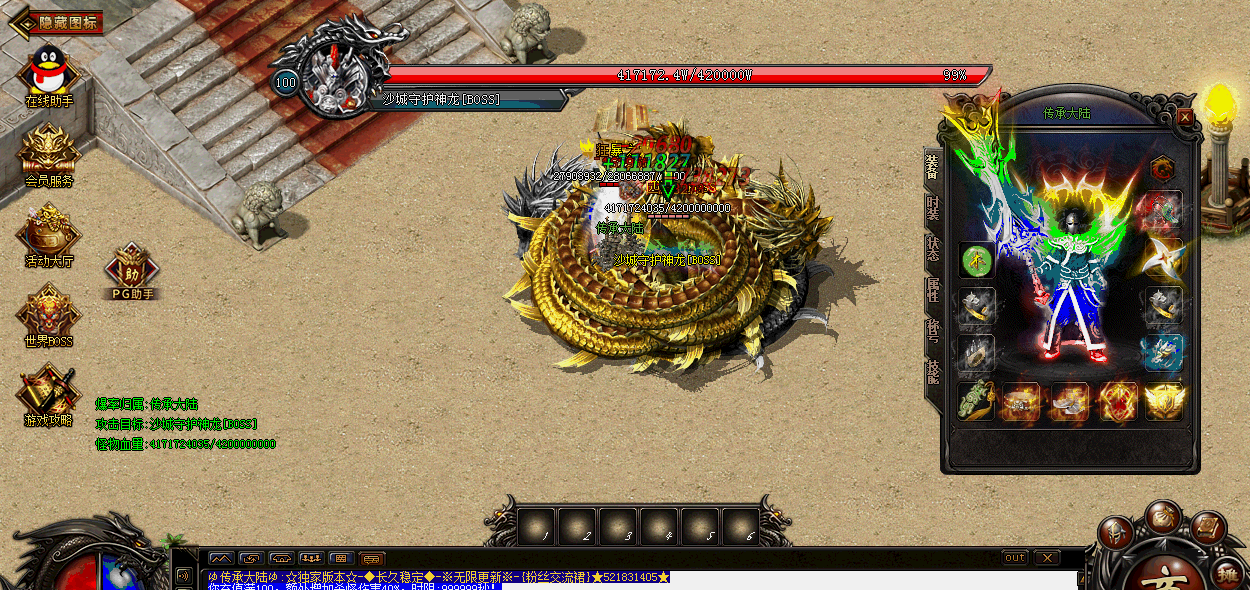Viewport: 1250px width, 590px height.
Task: Switch to the 状态 status tab
Action: [932, 249]
